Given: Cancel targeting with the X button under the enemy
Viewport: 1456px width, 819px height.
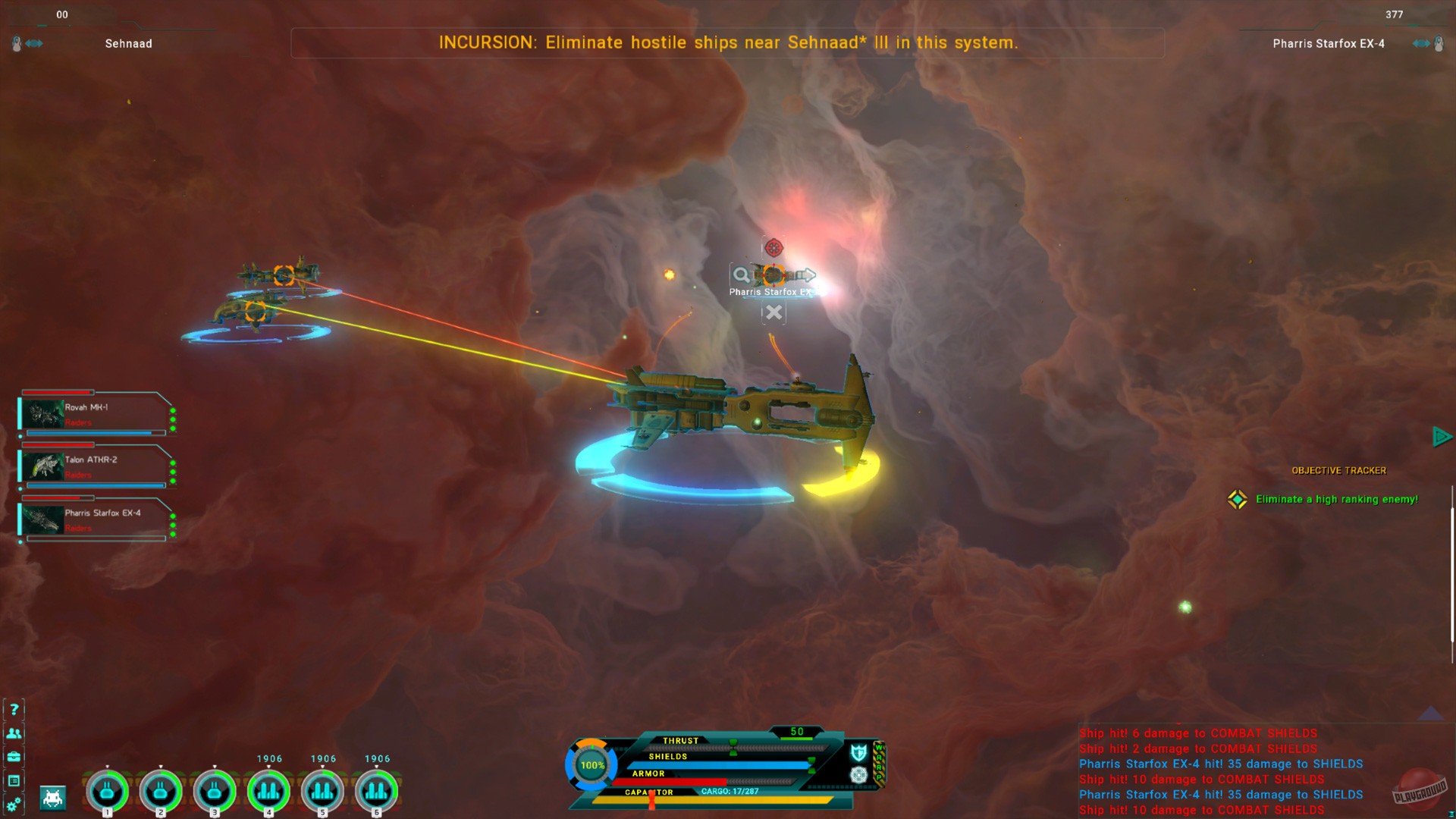Looking at the screenshot, I should click(774, 312).
